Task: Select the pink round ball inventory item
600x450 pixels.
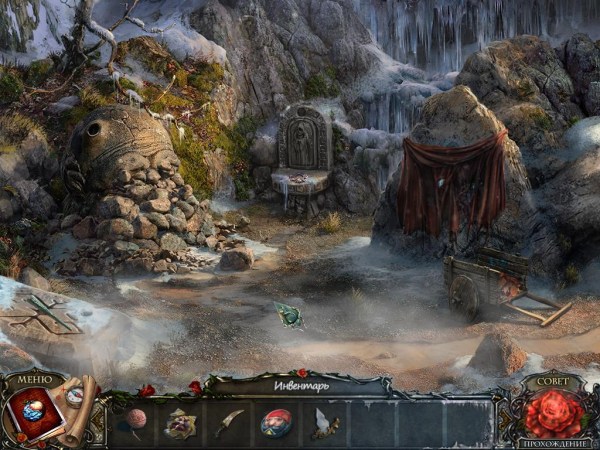Action: pos(135,420)
